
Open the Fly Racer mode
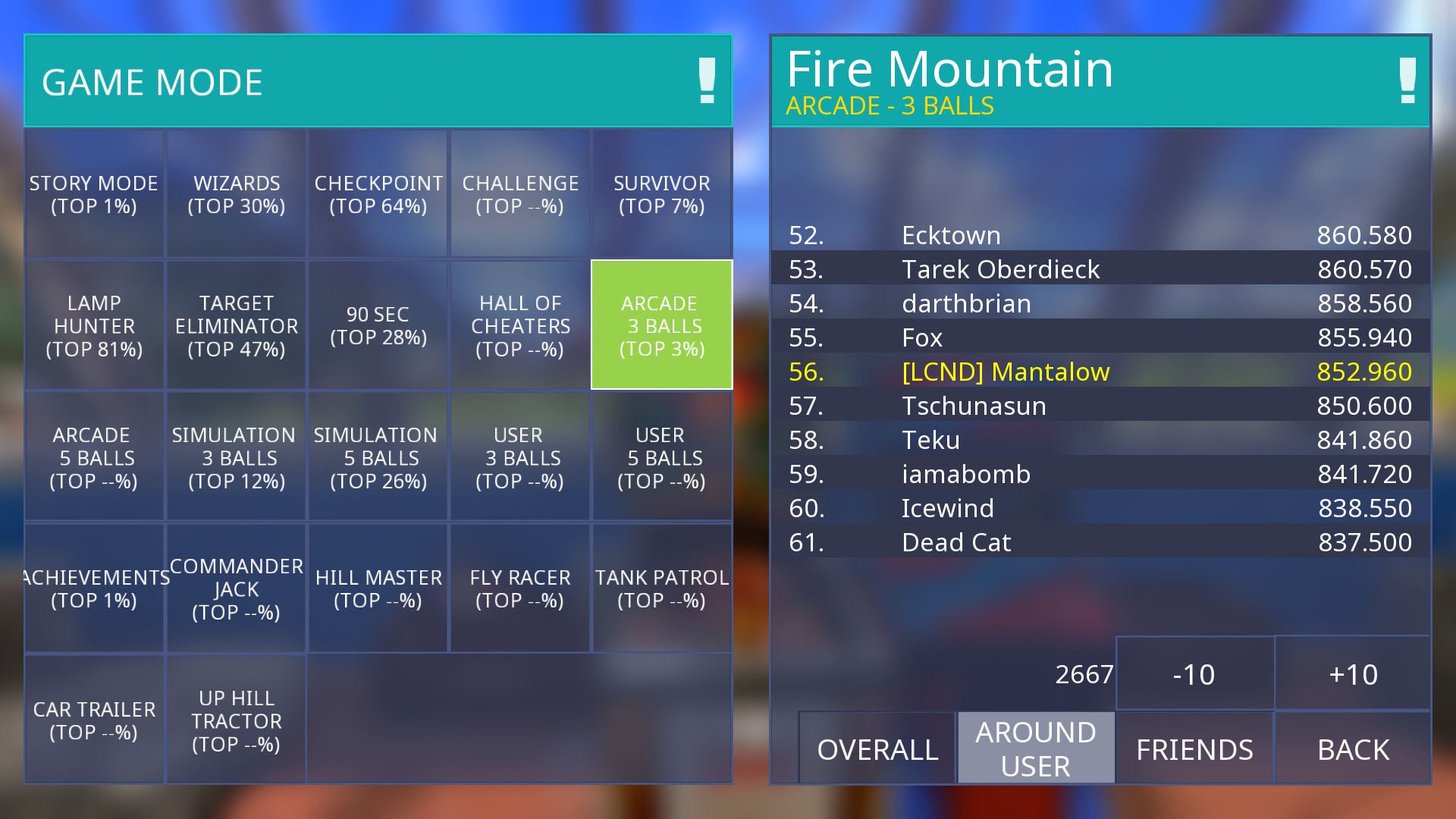pos(520,588)
